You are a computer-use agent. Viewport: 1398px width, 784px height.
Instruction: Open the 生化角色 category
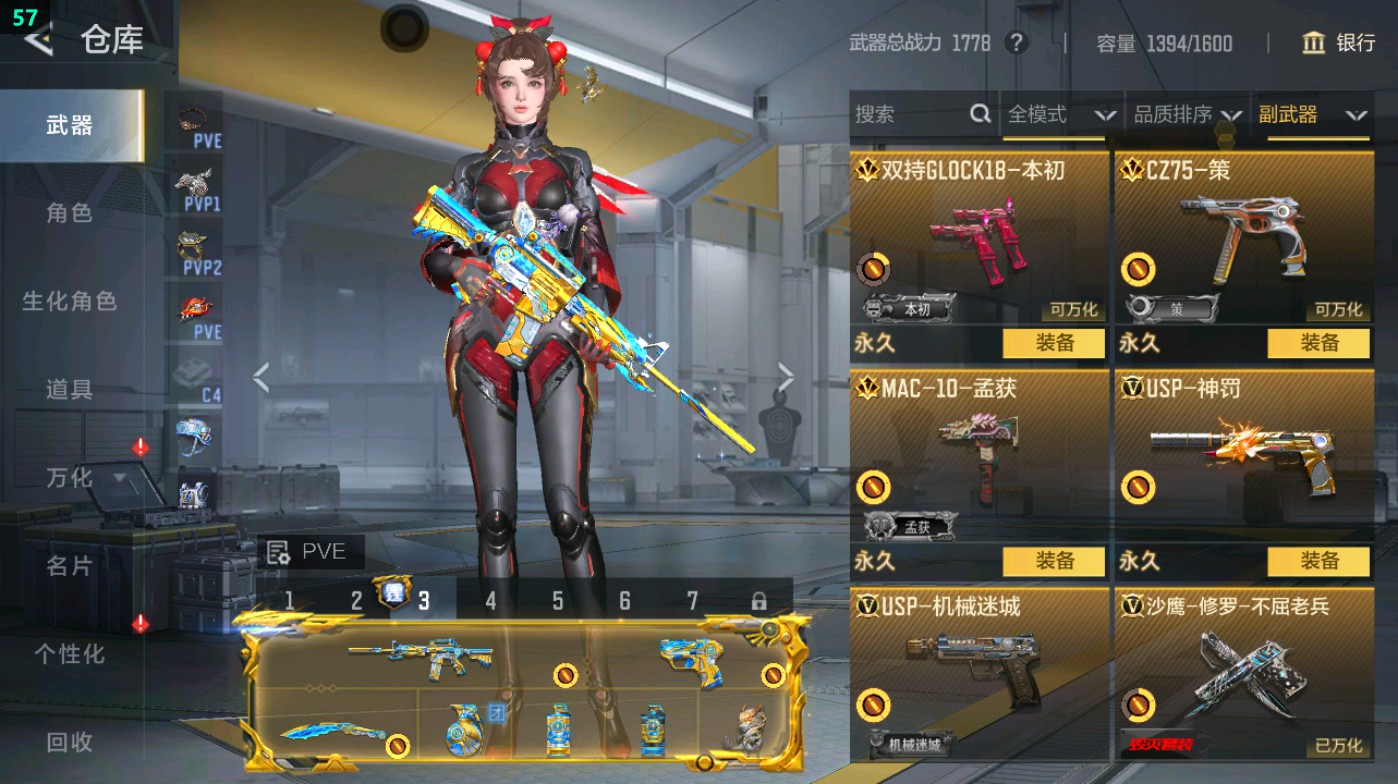point(69,301)
